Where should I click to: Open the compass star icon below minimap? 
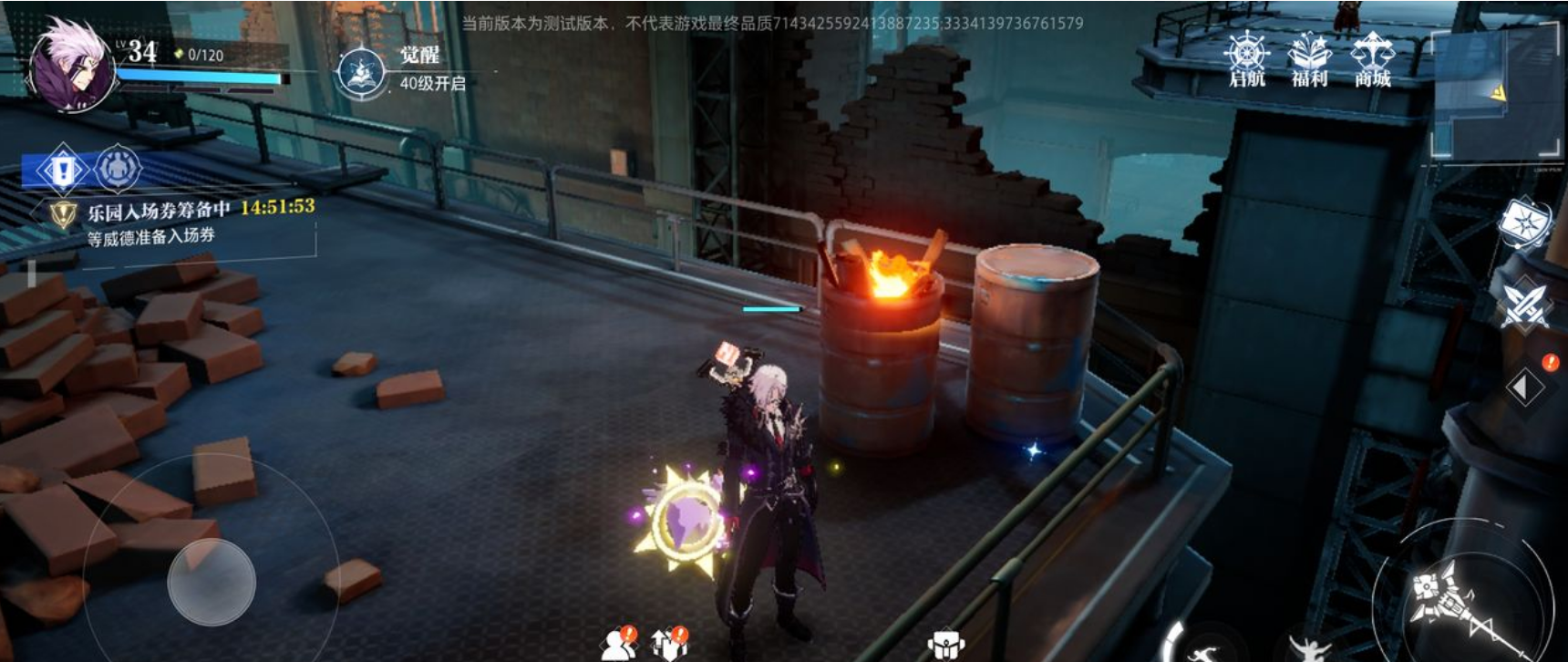pos(1524,223)
